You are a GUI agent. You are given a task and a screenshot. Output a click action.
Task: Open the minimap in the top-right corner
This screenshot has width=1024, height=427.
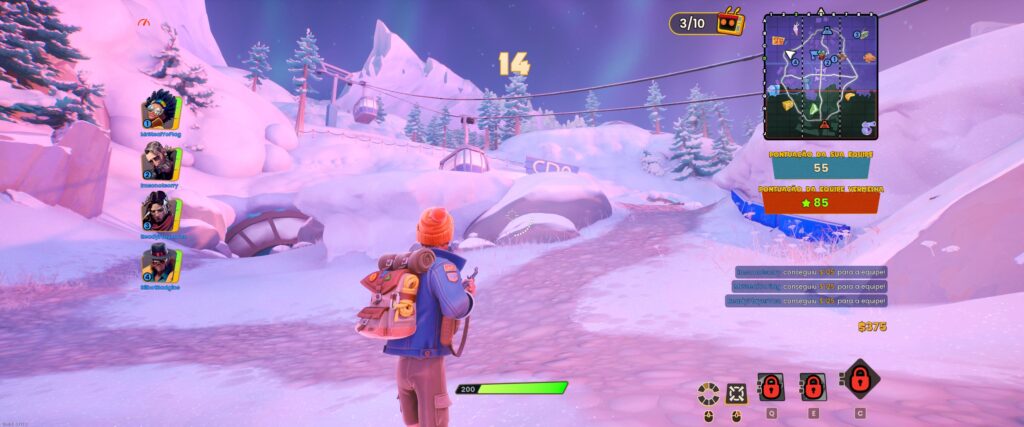click(820, 76)
